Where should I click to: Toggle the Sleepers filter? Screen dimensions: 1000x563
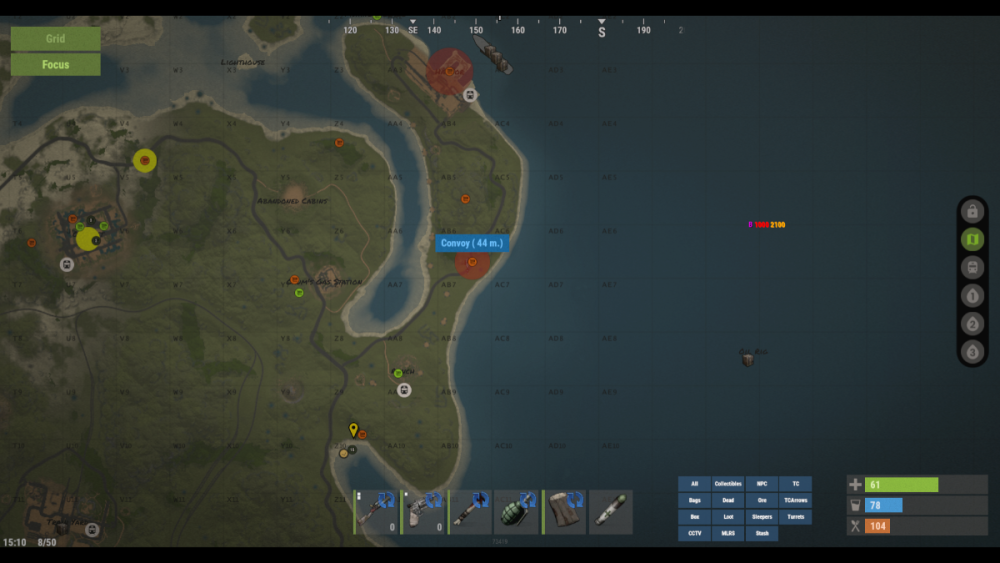tap(762, 517)
